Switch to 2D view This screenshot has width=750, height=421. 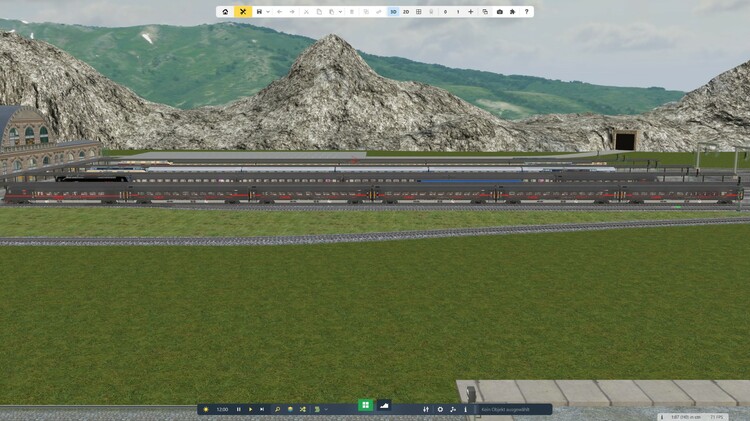click(x=406, y=12)
